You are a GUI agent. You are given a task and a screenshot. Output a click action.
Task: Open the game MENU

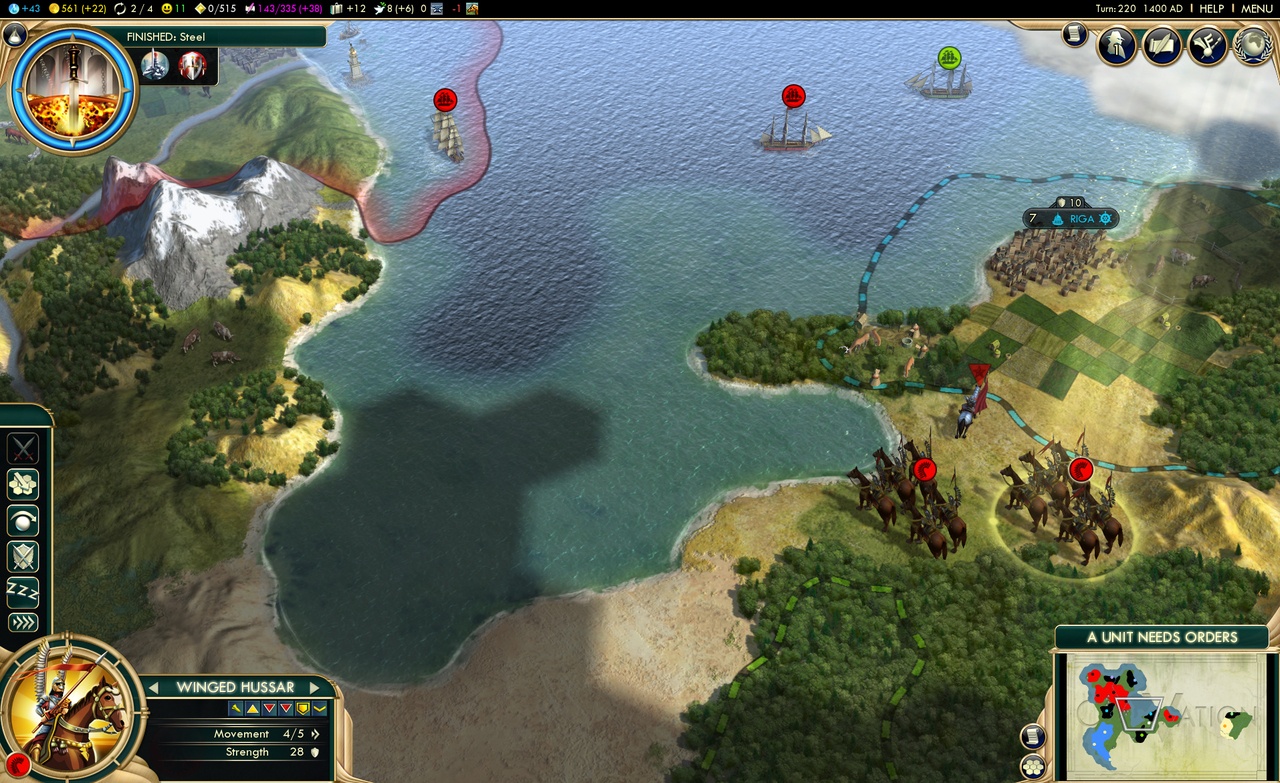click(1257, 8)
